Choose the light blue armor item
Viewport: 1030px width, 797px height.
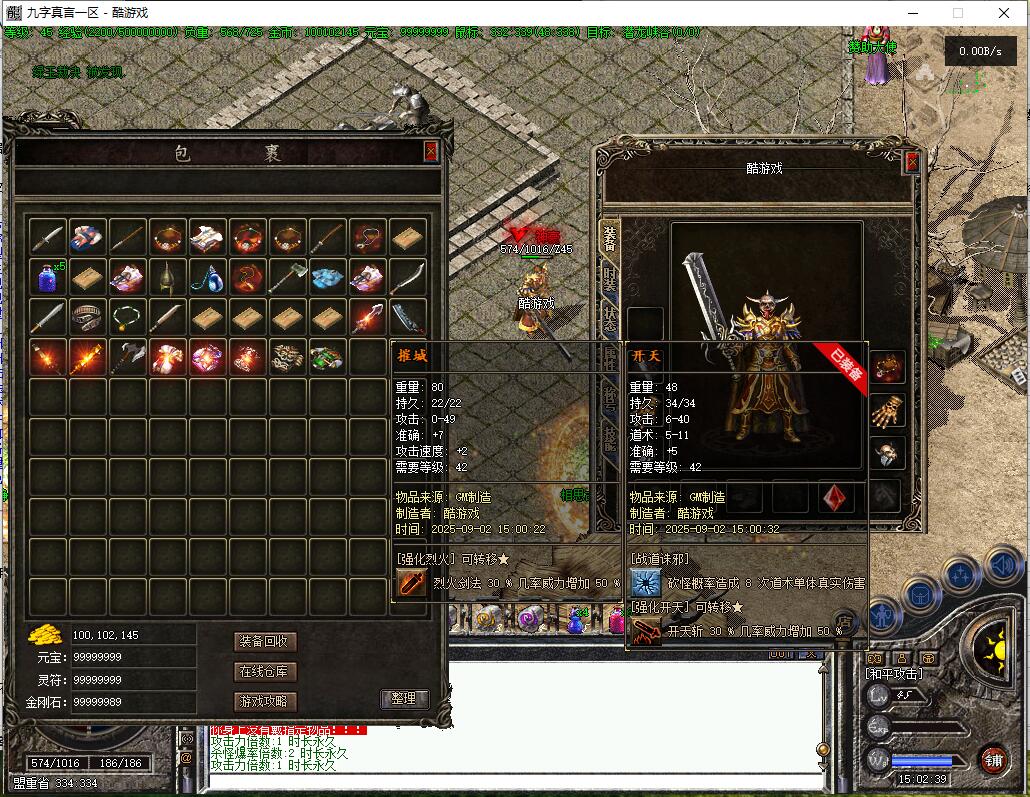328,277
